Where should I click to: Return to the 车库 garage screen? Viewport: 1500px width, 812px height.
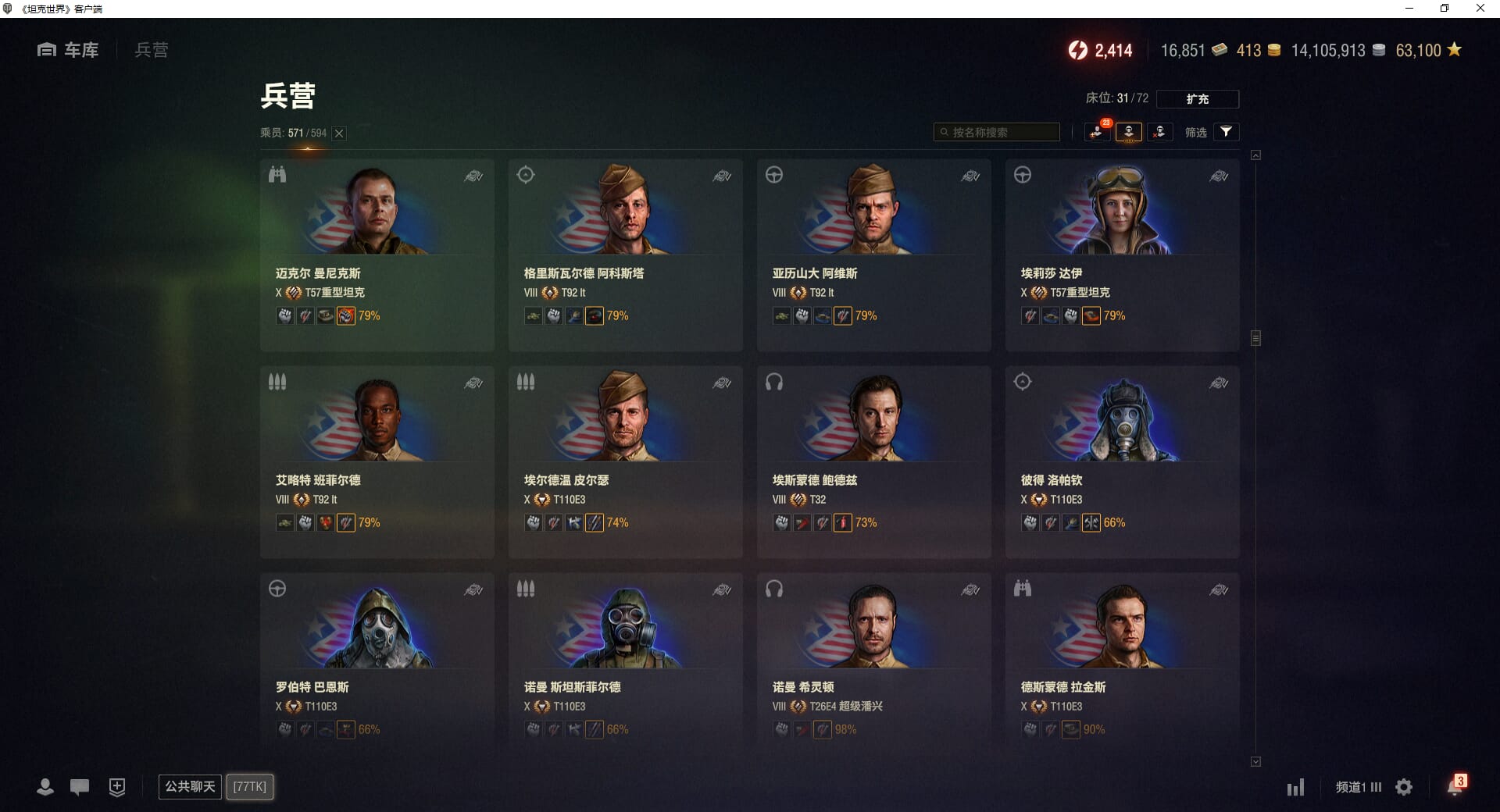(69, 50)
